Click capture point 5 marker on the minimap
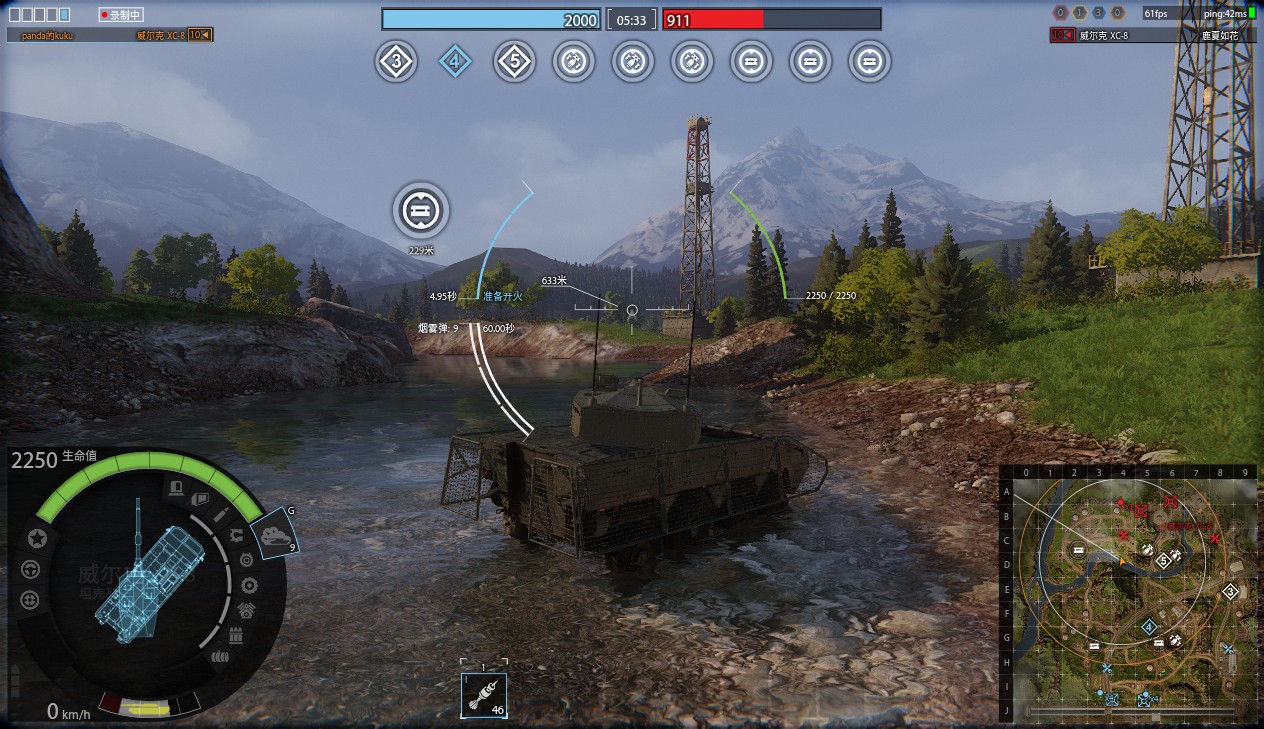Screen dimensions: 1264x729 [x=1163, y=560]
